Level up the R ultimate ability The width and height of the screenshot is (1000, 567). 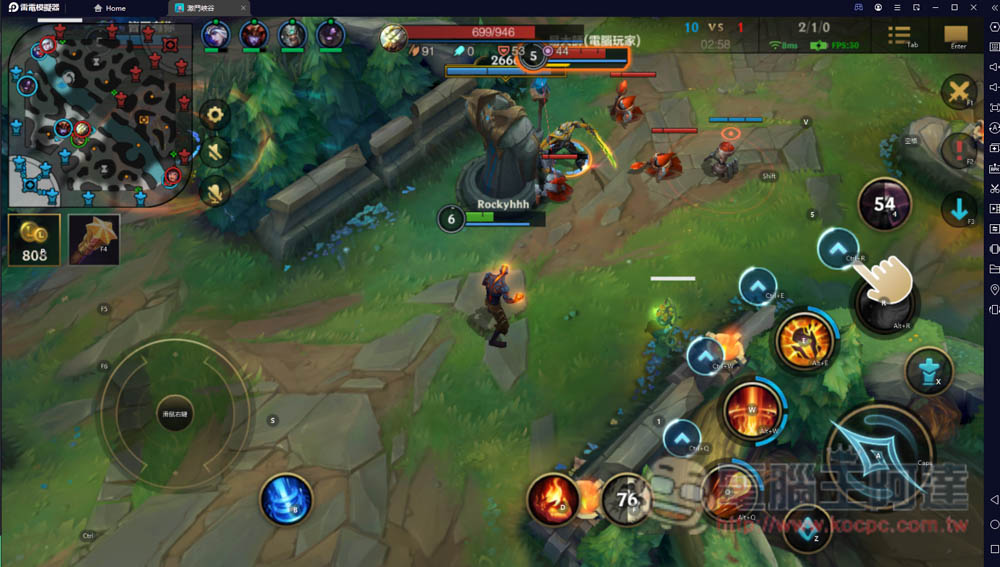tap(838, 248)
